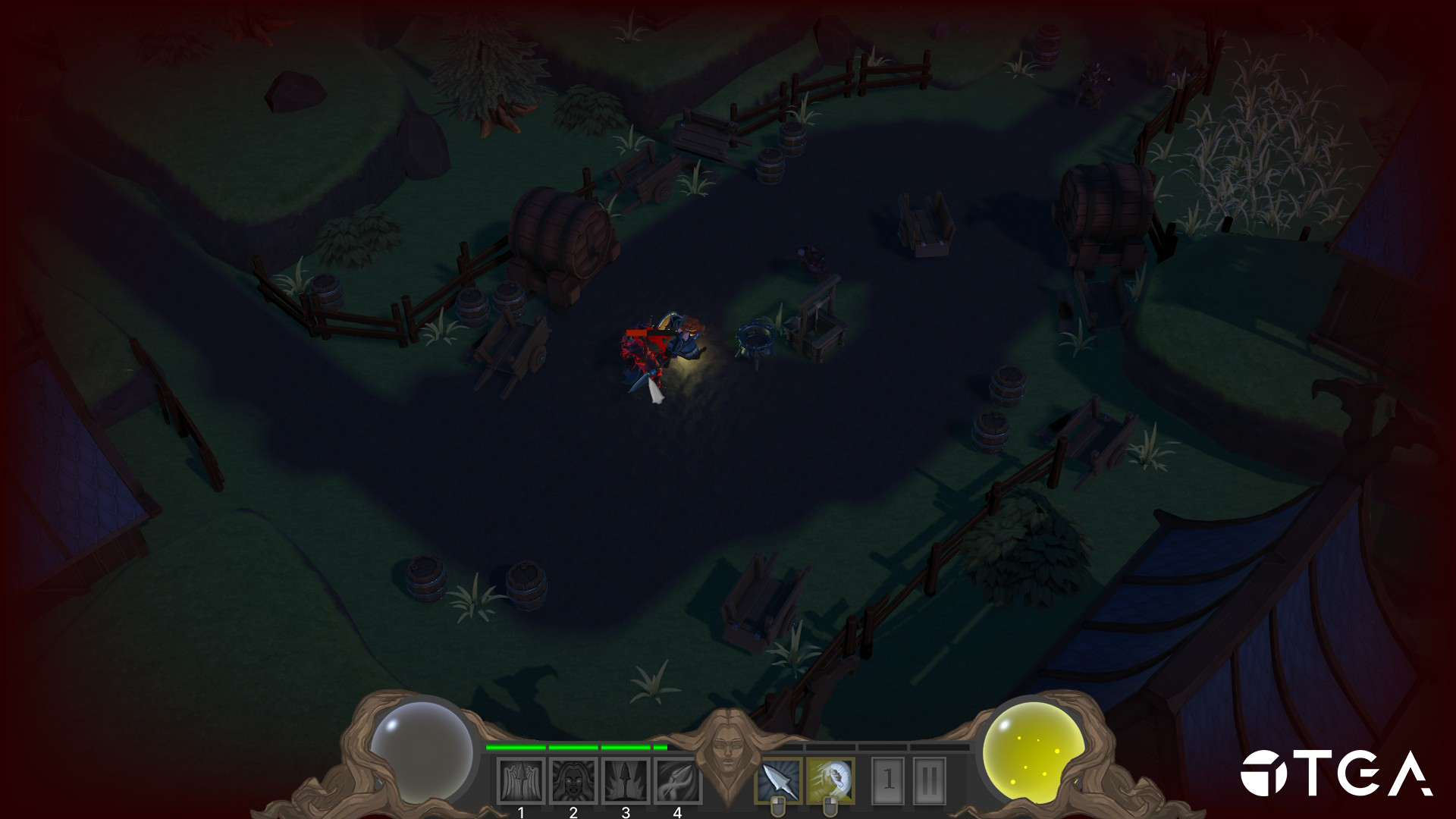Use the glowing-eyed face ability in slot 2
This screenshot has height=819, width=1456.
(x=573, y=781)
